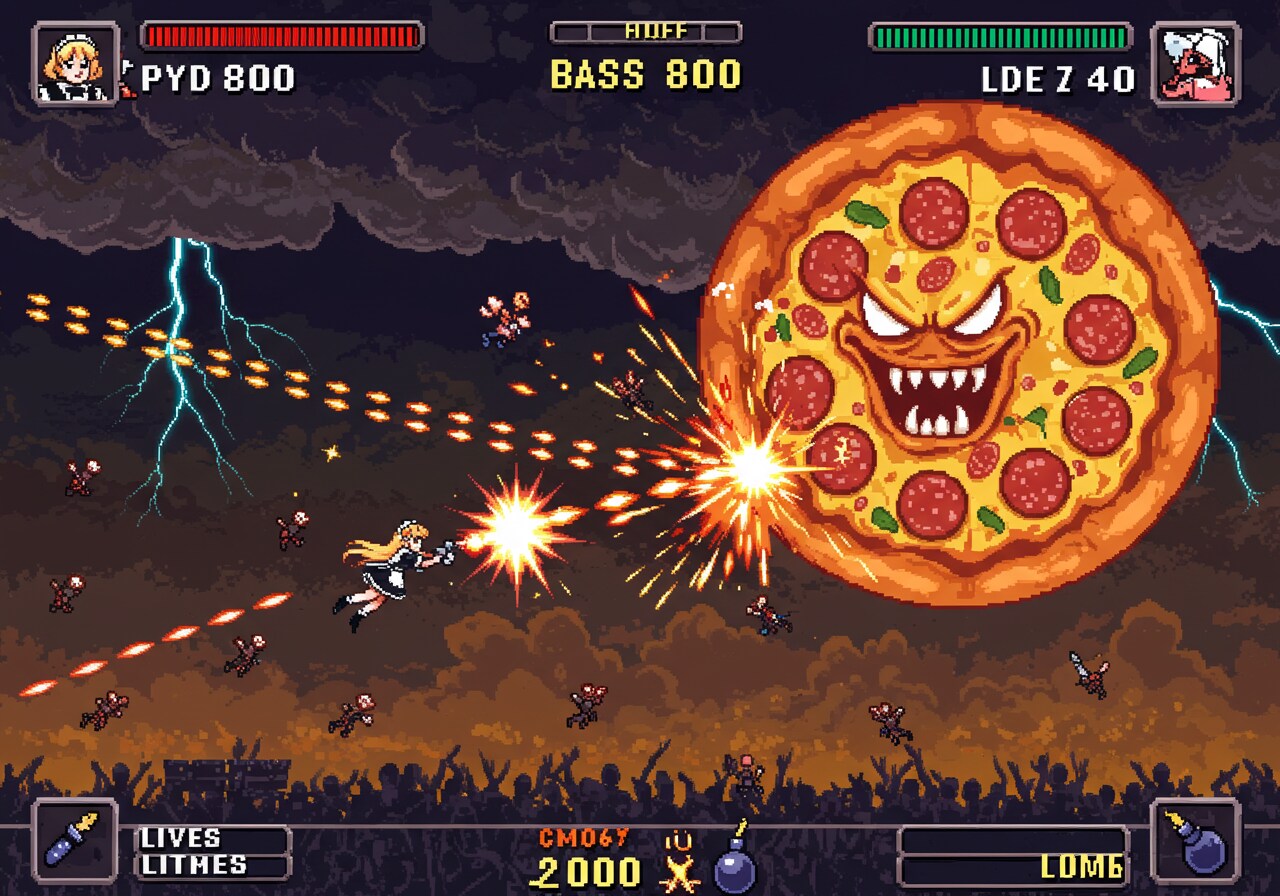Choose the bullet weapon slot
The height and width of the screenshot is (896, 1280).
[x=75, y=840]
